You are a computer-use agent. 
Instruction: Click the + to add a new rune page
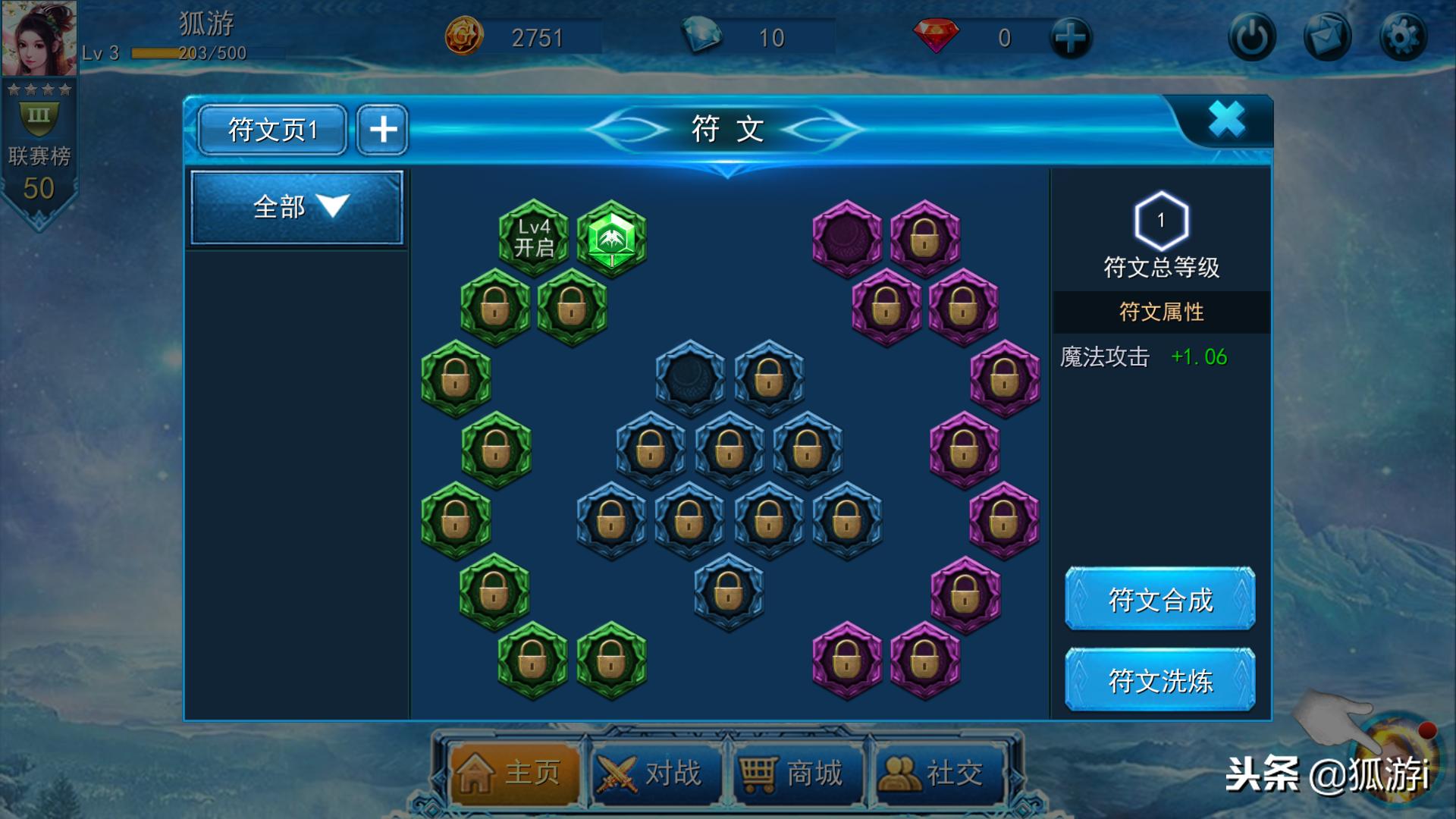pos(381,129)
